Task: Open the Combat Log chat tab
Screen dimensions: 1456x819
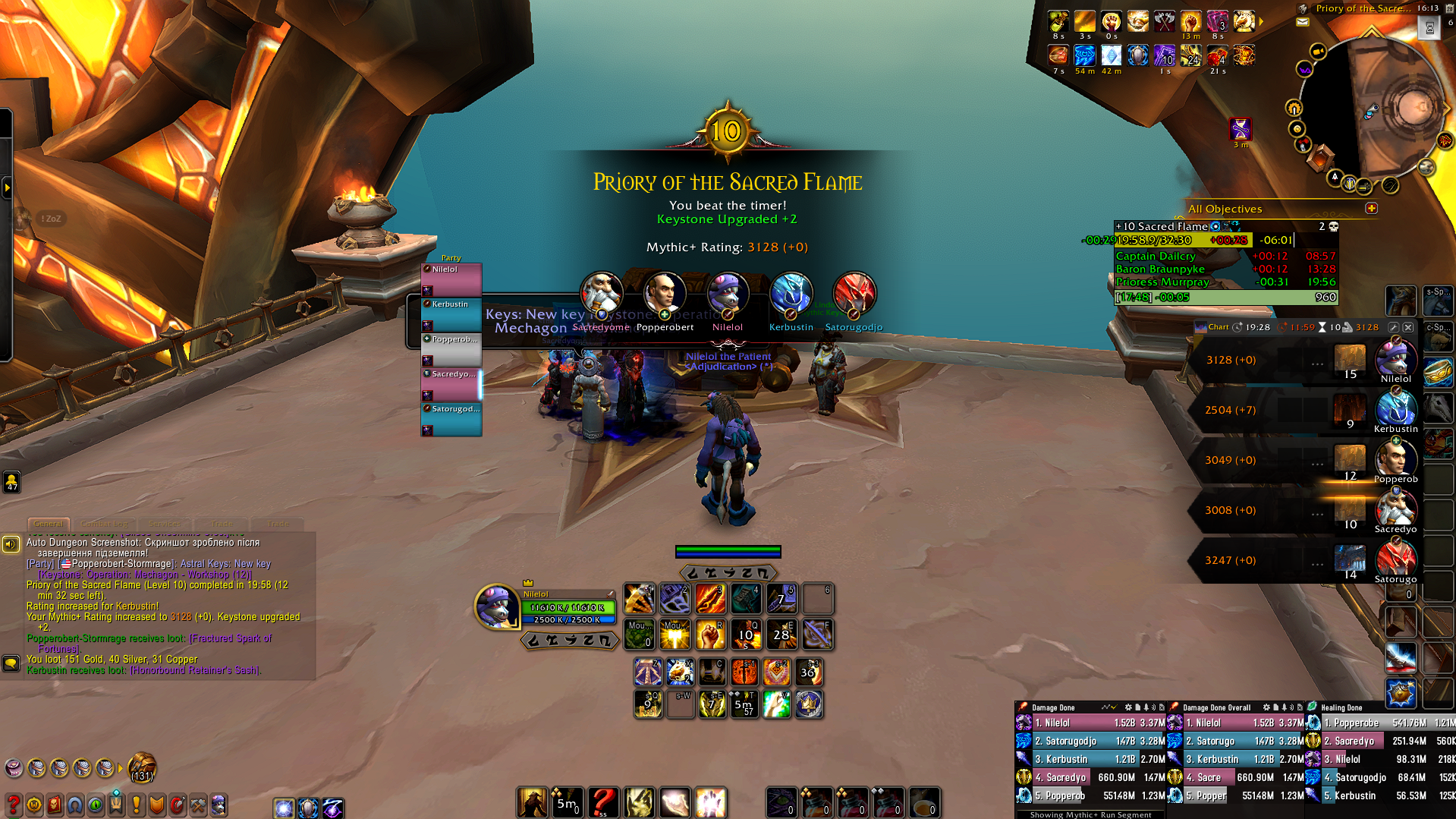Action: click(x=104, y=524)
